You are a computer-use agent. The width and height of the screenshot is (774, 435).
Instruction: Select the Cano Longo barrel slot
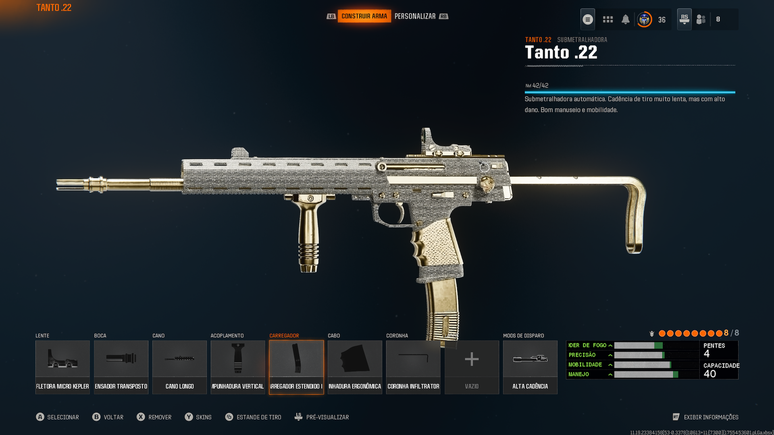pyautogui.click(x=179, y=366)
